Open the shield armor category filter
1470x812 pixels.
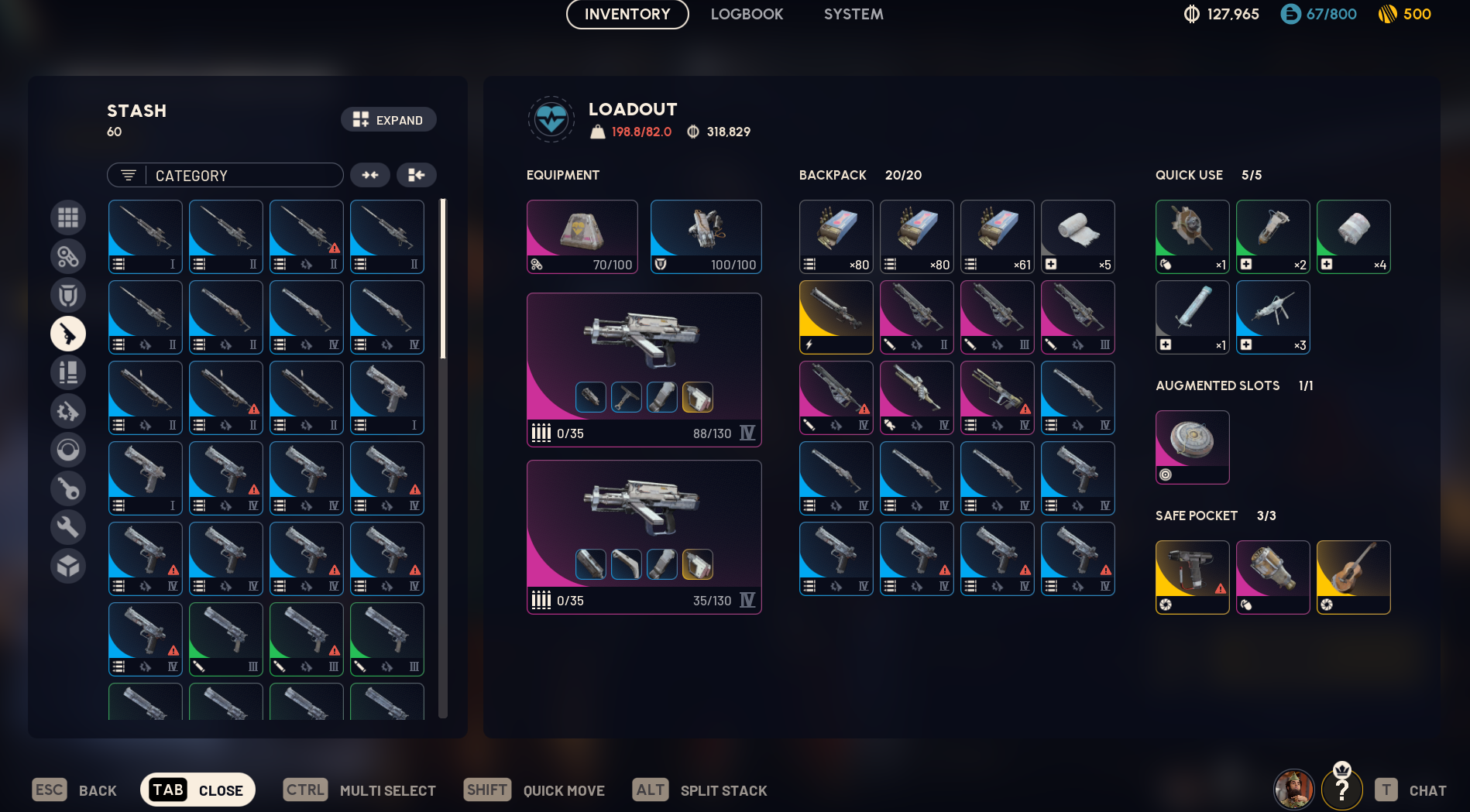point(68,295)
